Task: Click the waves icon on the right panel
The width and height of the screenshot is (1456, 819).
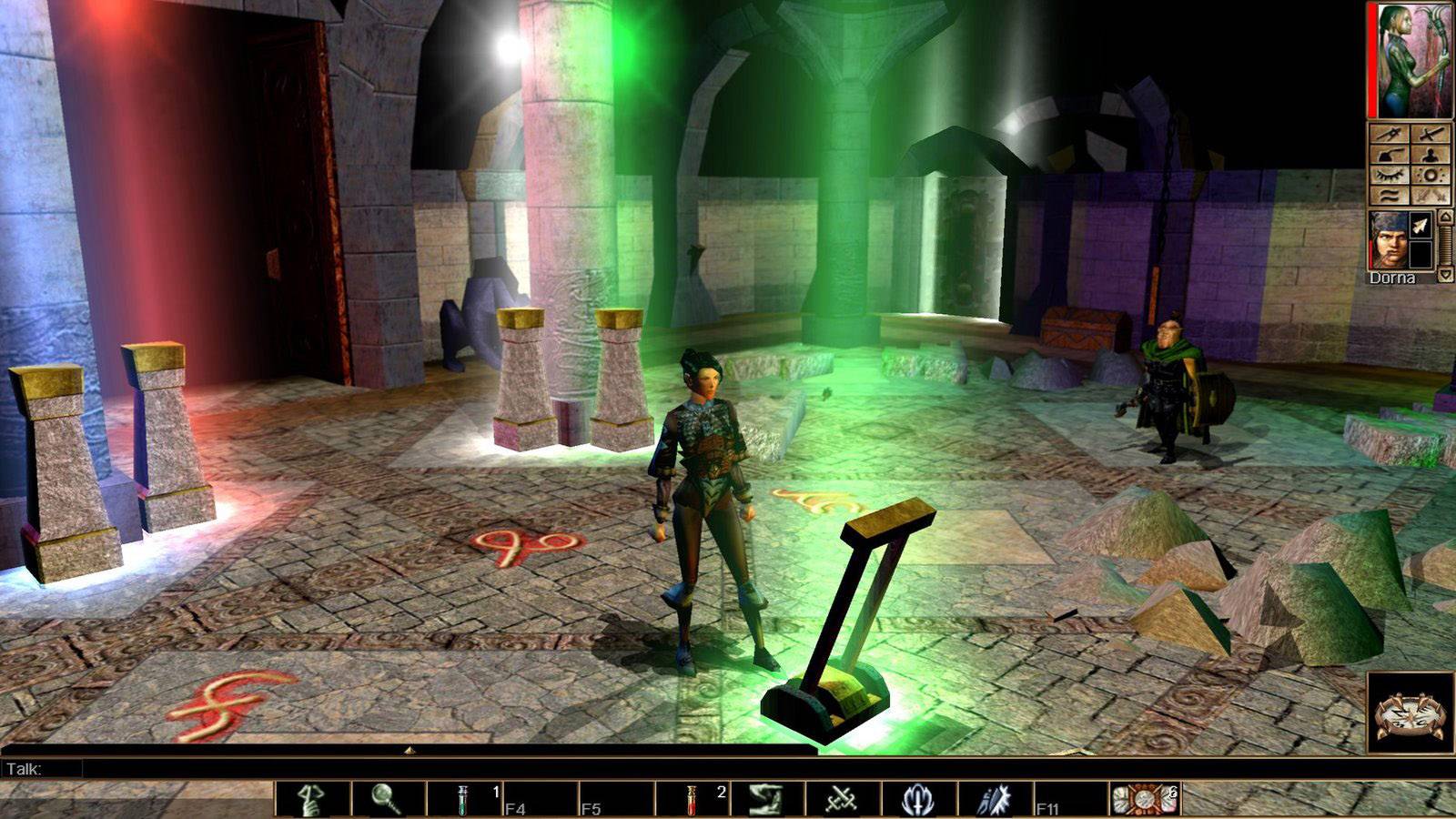Action: [1388, 195]
